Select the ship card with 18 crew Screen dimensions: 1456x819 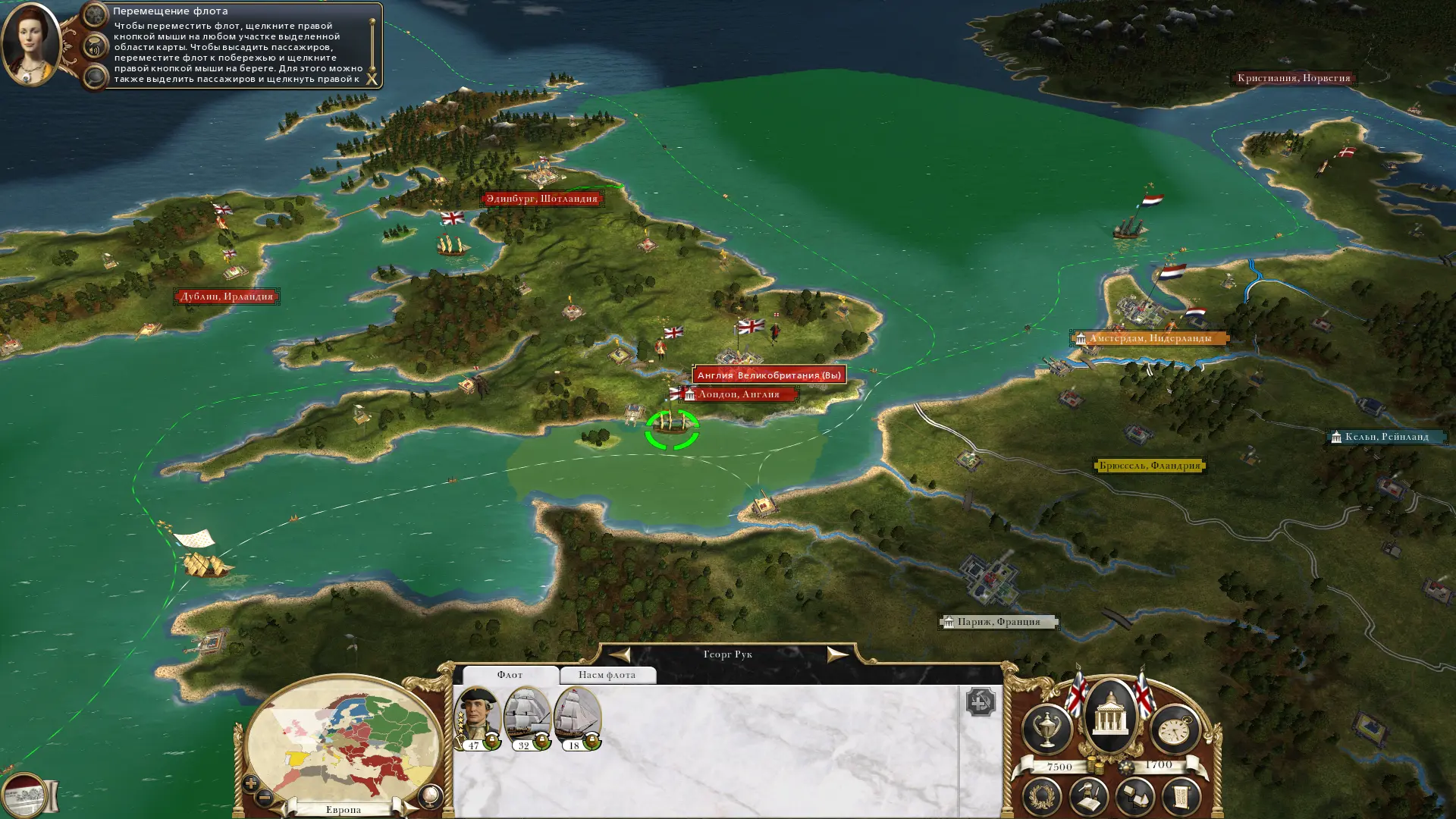tap(576, 717)
